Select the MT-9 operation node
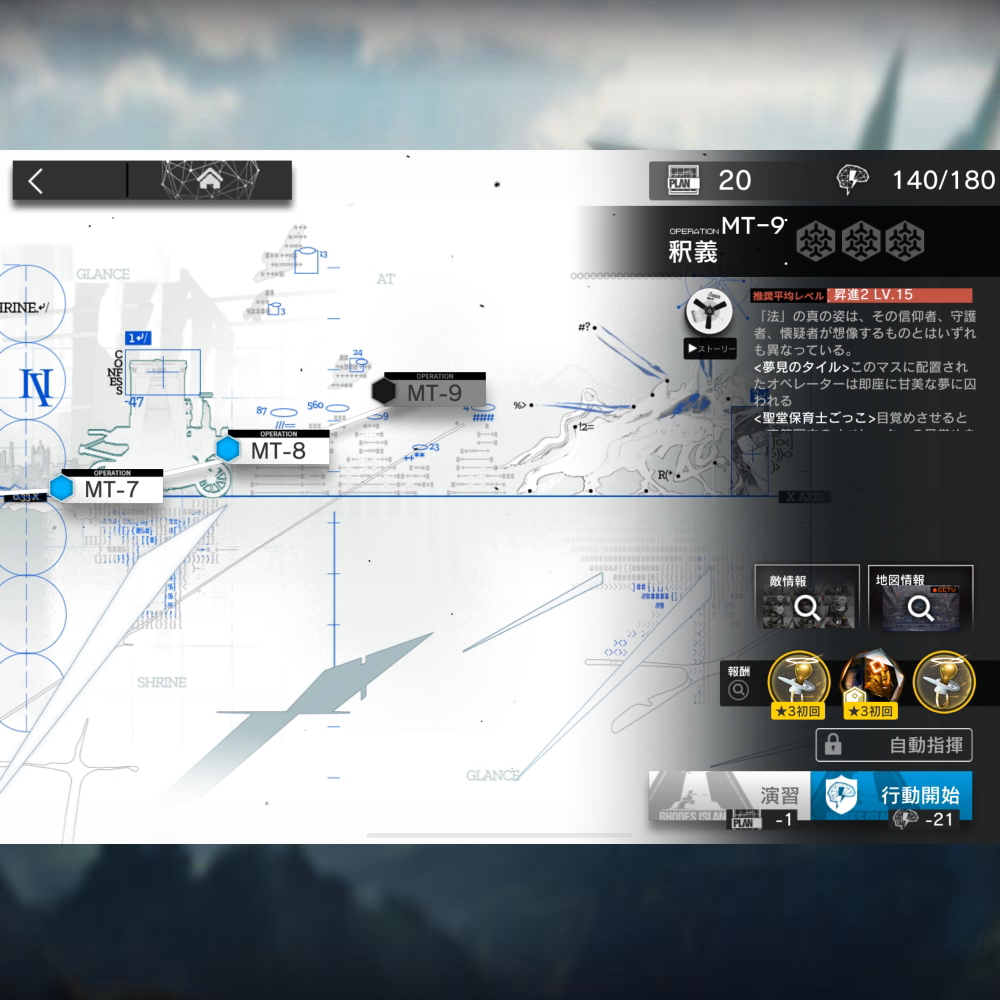 coord(433,392)
